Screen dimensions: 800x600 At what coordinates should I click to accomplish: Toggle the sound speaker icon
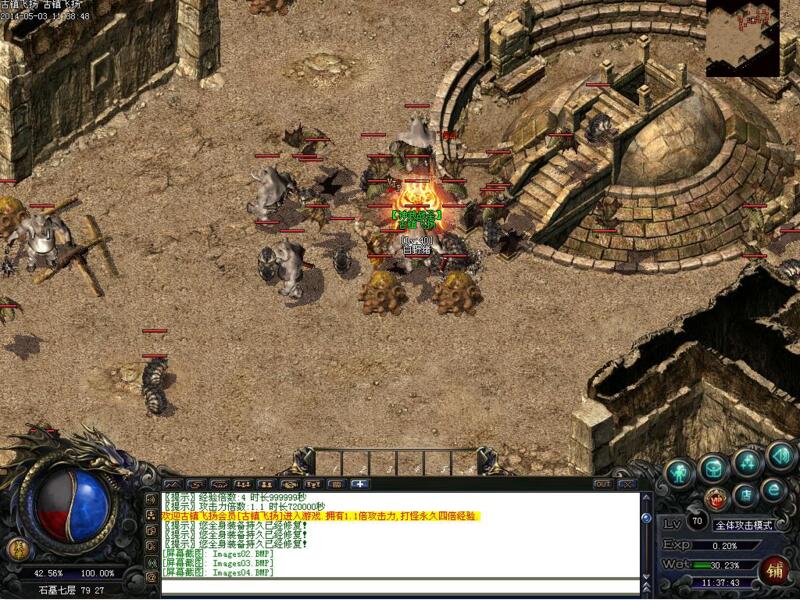(779, 457)
